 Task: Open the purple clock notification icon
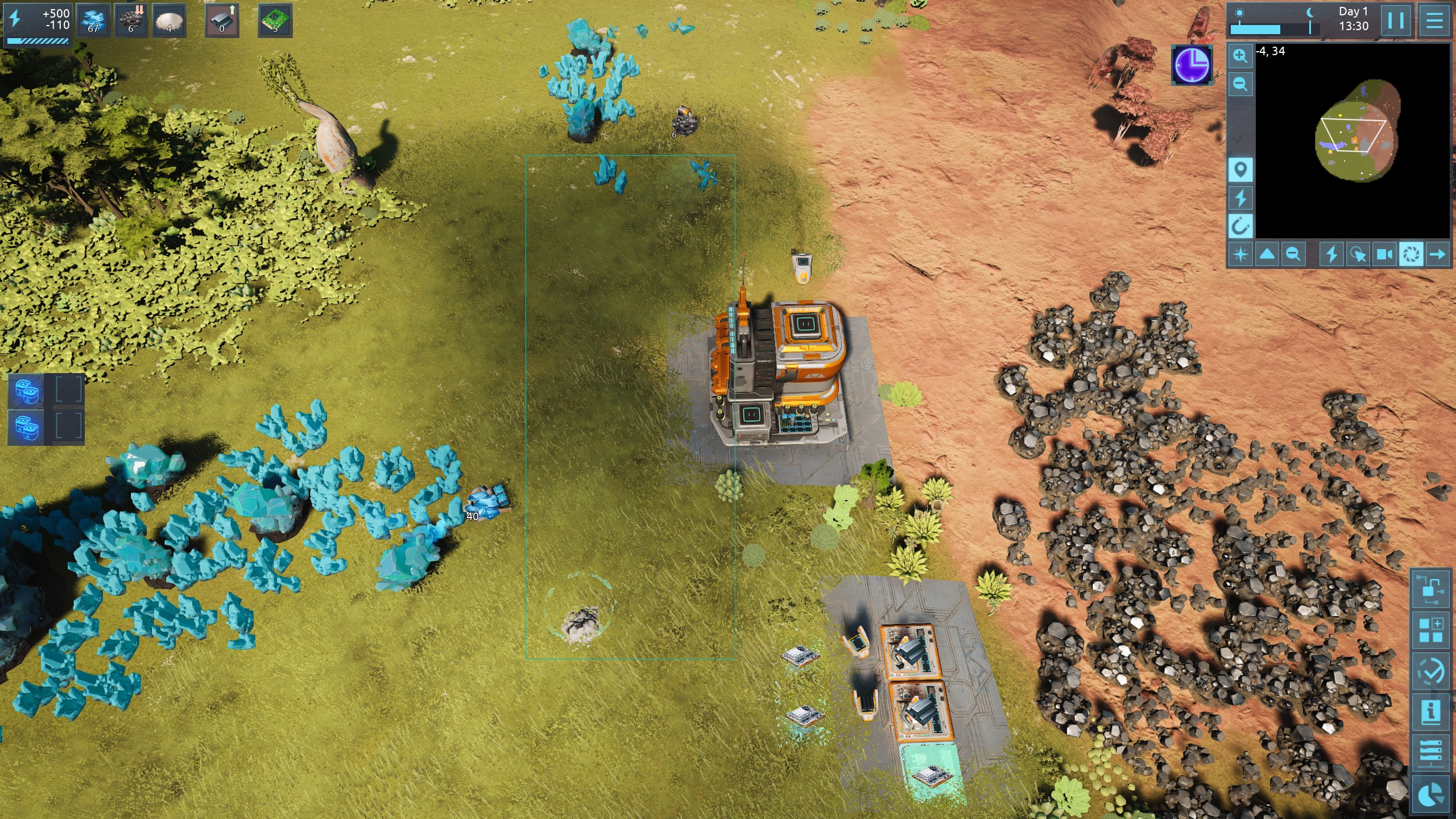1192,65
